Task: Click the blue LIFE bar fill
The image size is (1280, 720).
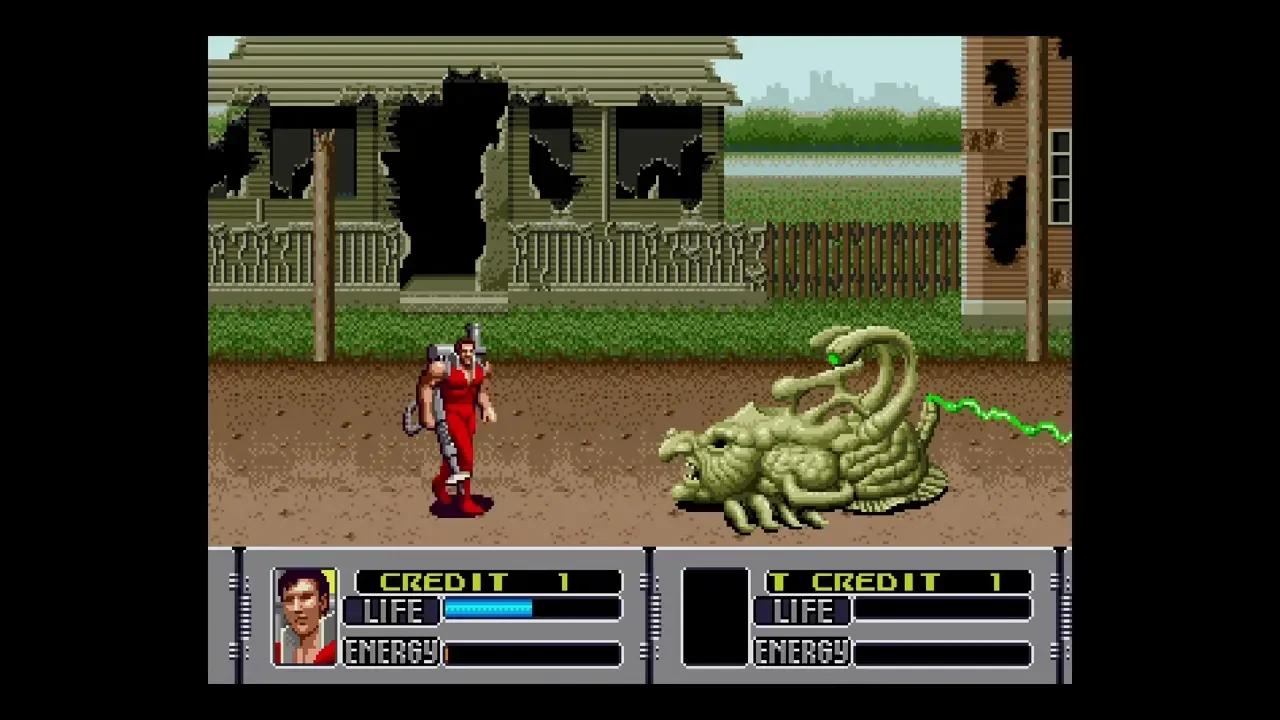Action: tap(488, 610)
